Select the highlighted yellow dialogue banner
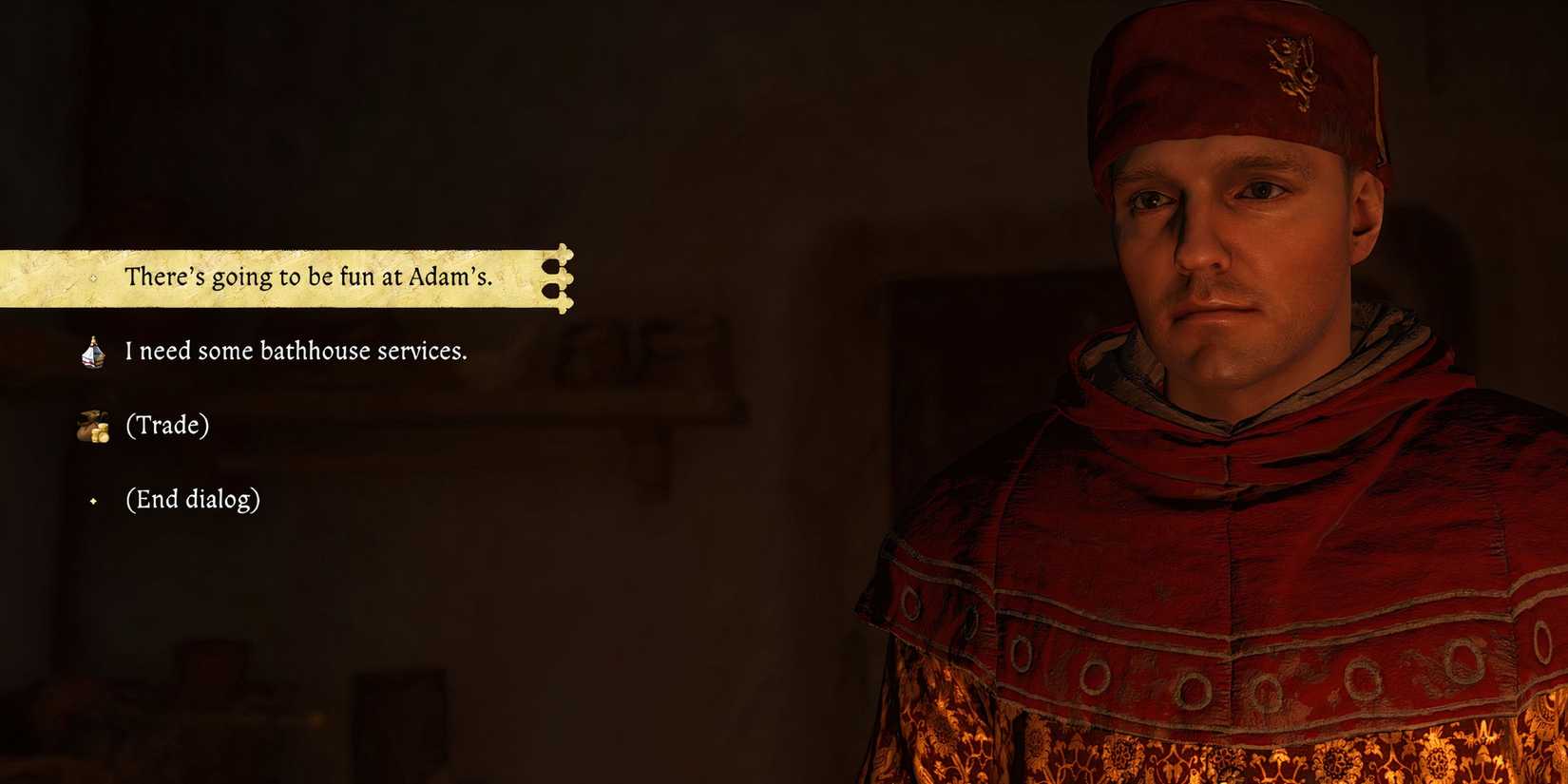 pos(285,278)
